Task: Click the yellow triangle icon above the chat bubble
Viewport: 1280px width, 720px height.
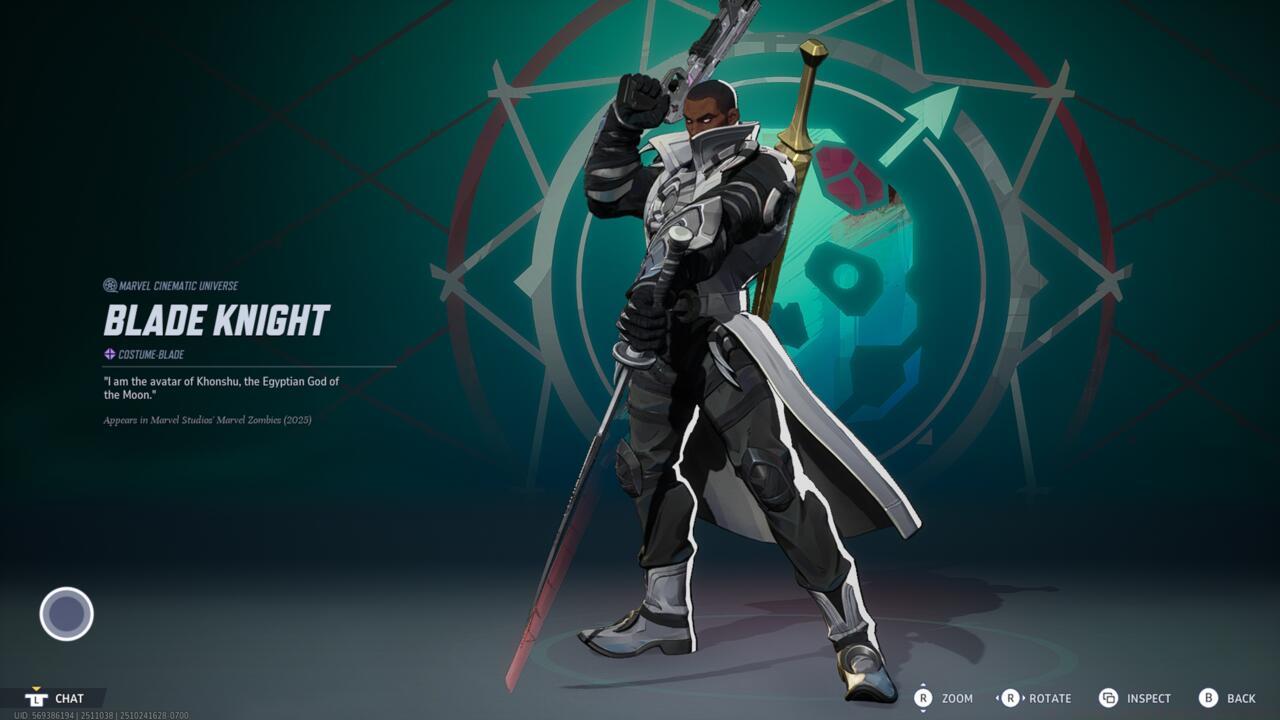Action: pos(36,689)
